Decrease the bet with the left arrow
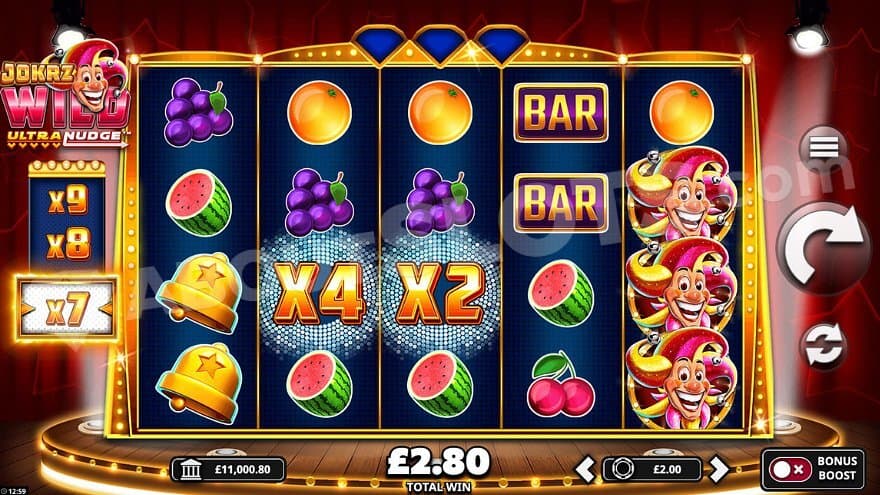 coord(586,468)
